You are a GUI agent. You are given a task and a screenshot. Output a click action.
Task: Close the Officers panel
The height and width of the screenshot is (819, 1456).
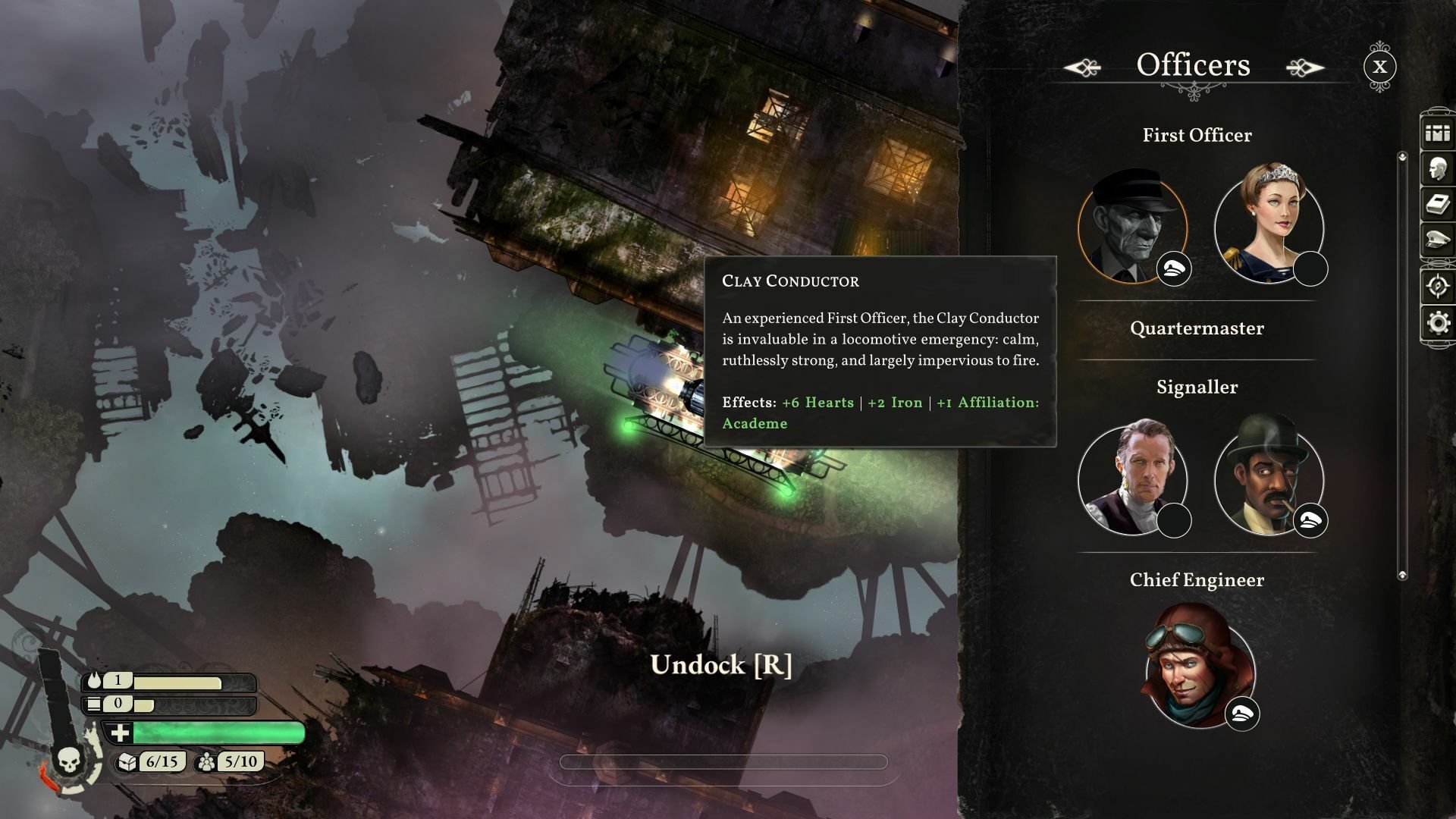point(1379,67)
